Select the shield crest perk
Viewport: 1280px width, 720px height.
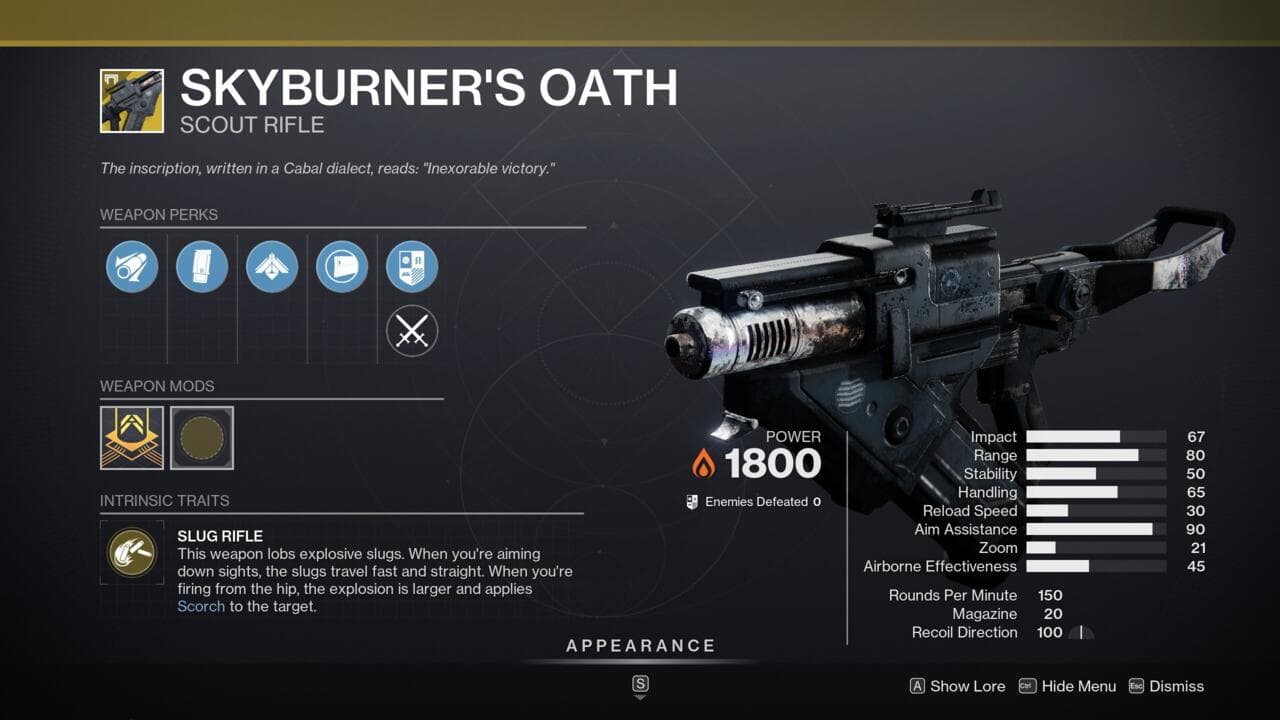tap(412, 267)
